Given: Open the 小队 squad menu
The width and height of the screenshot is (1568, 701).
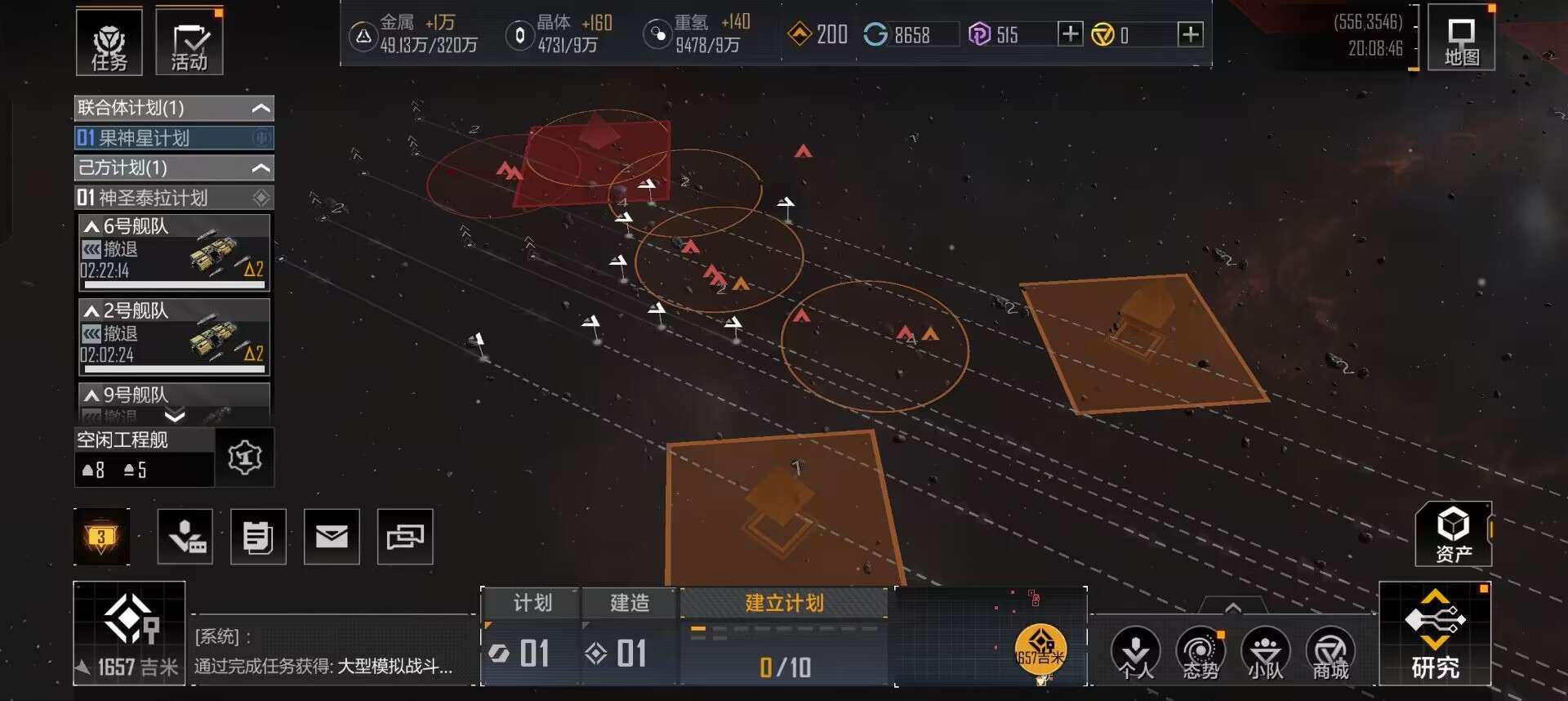Looking at the screenshot, I should 1265,654.
